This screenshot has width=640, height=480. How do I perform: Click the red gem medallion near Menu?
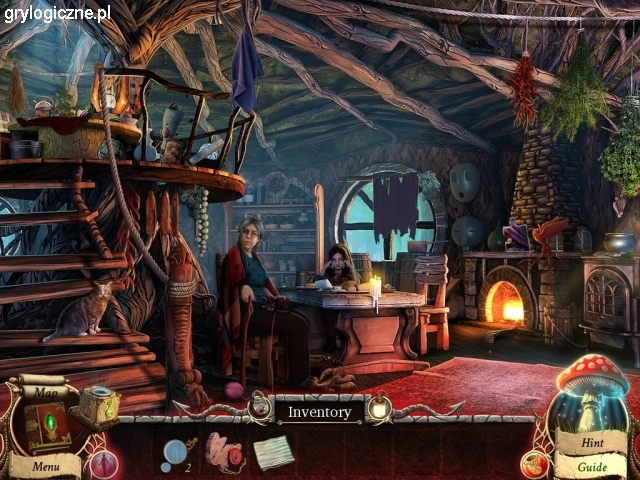pyautogui.click(x=104, y=464)
